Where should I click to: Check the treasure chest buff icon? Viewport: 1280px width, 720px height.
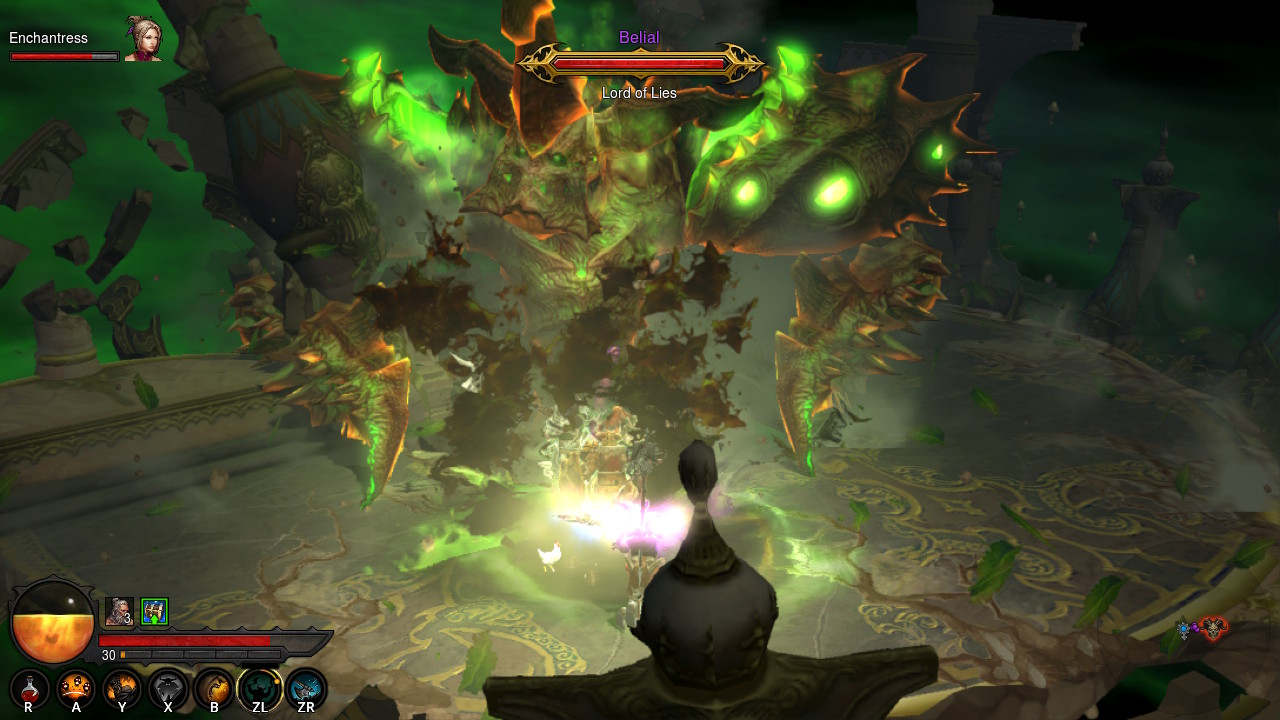pos(154,611)
